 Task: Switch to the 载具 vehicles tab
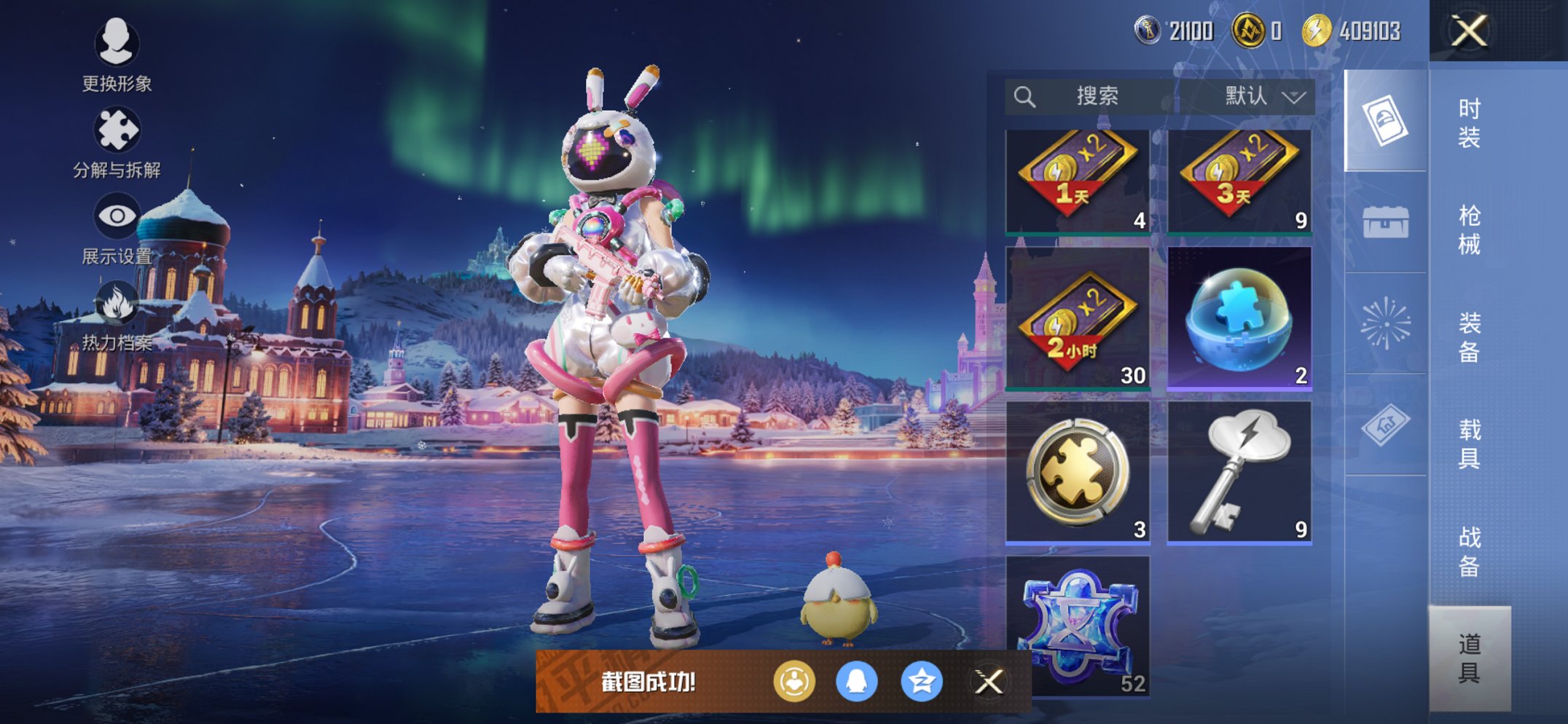(1468, 444)
